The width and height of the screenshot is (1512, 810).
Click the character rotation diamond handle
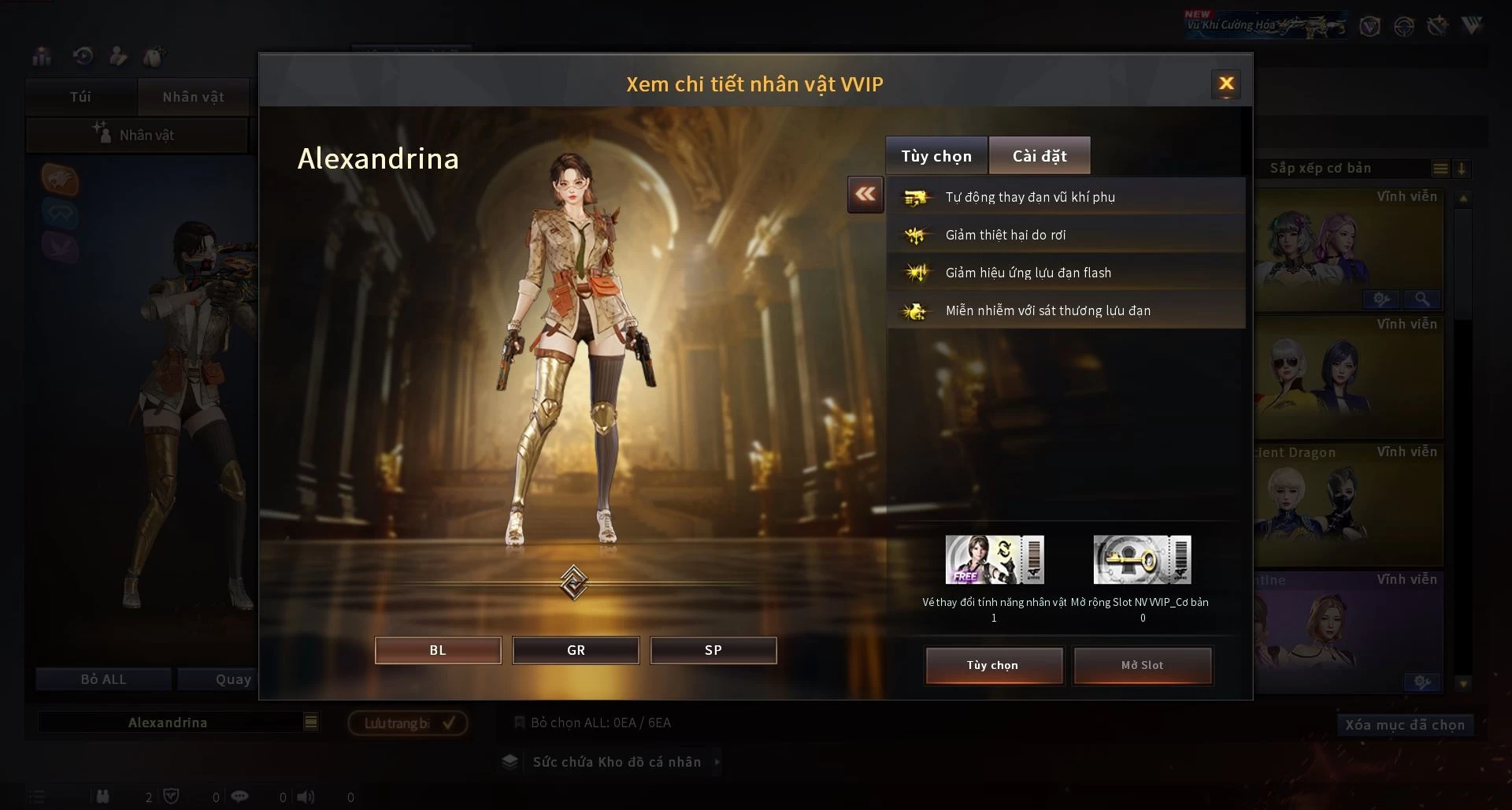click(x=573, y=582)
